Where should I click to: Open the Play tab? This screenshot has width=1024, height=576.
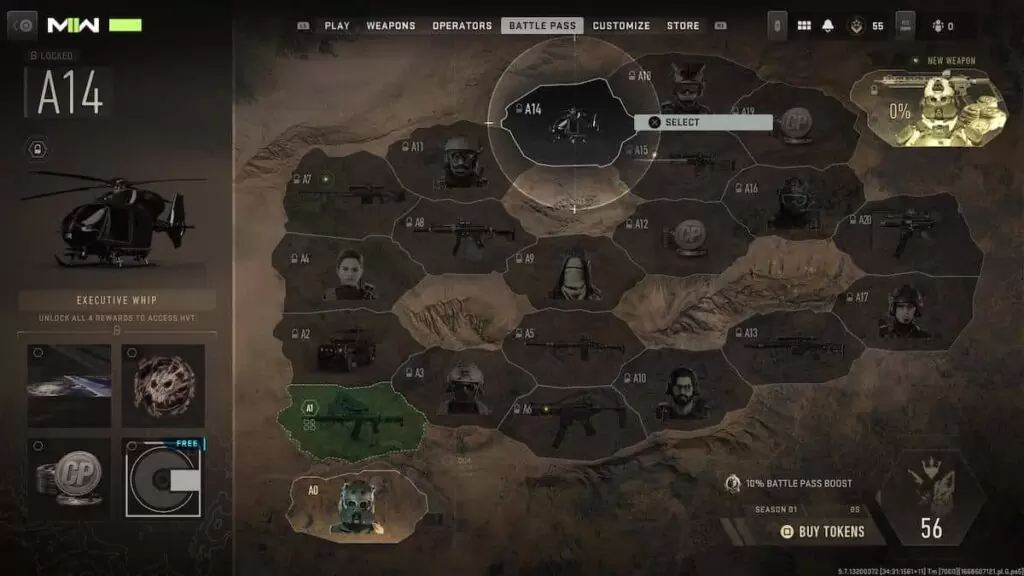click(x=336, y=26)
